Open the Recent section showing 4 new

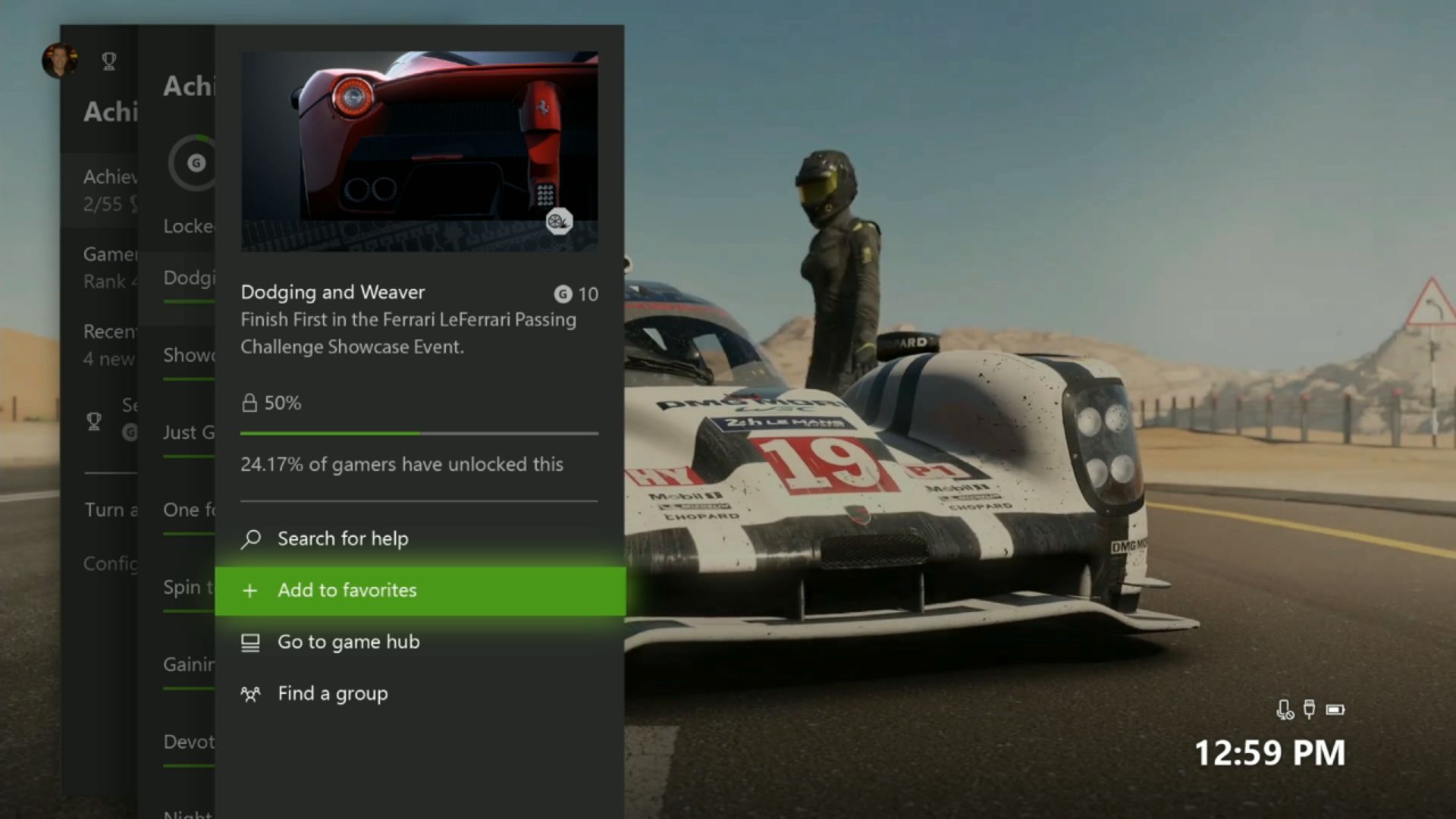(111, 345)
